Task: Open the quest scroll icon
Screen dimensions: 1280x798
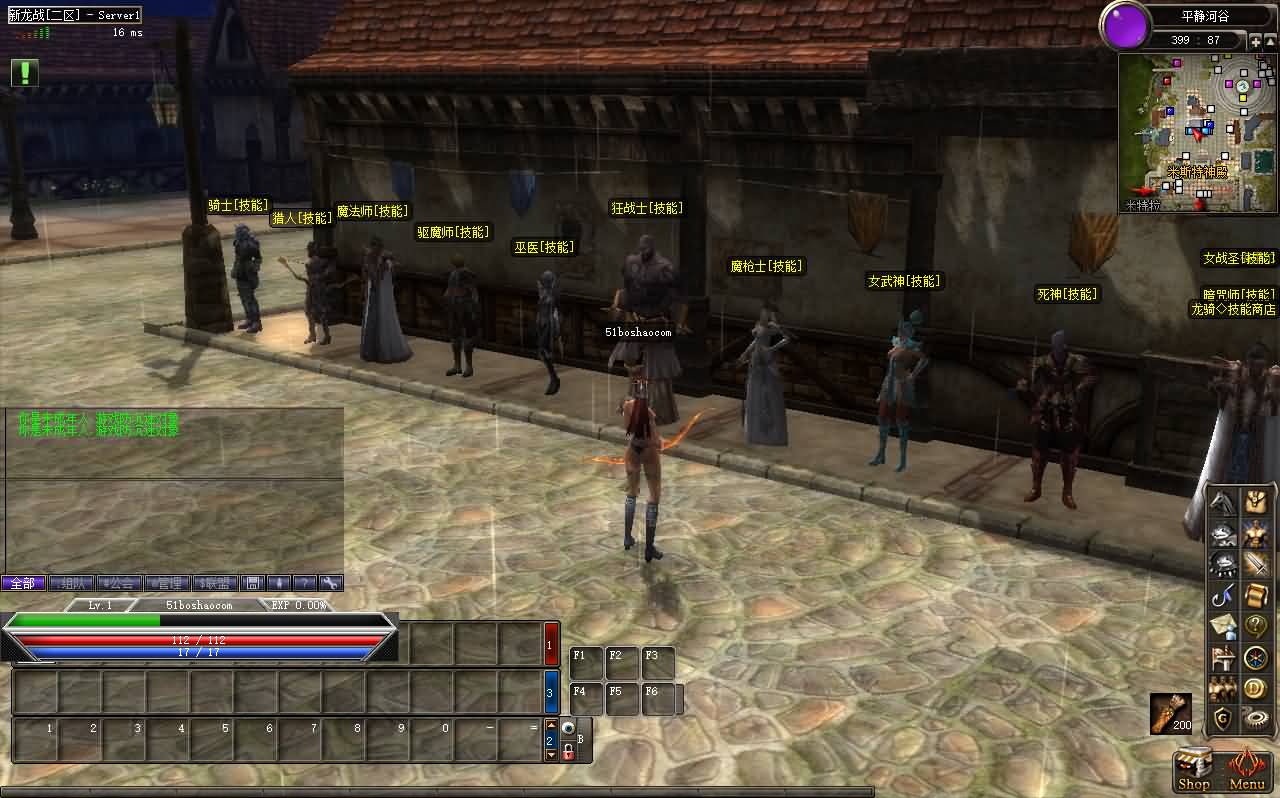Action: pos(1255,597)
